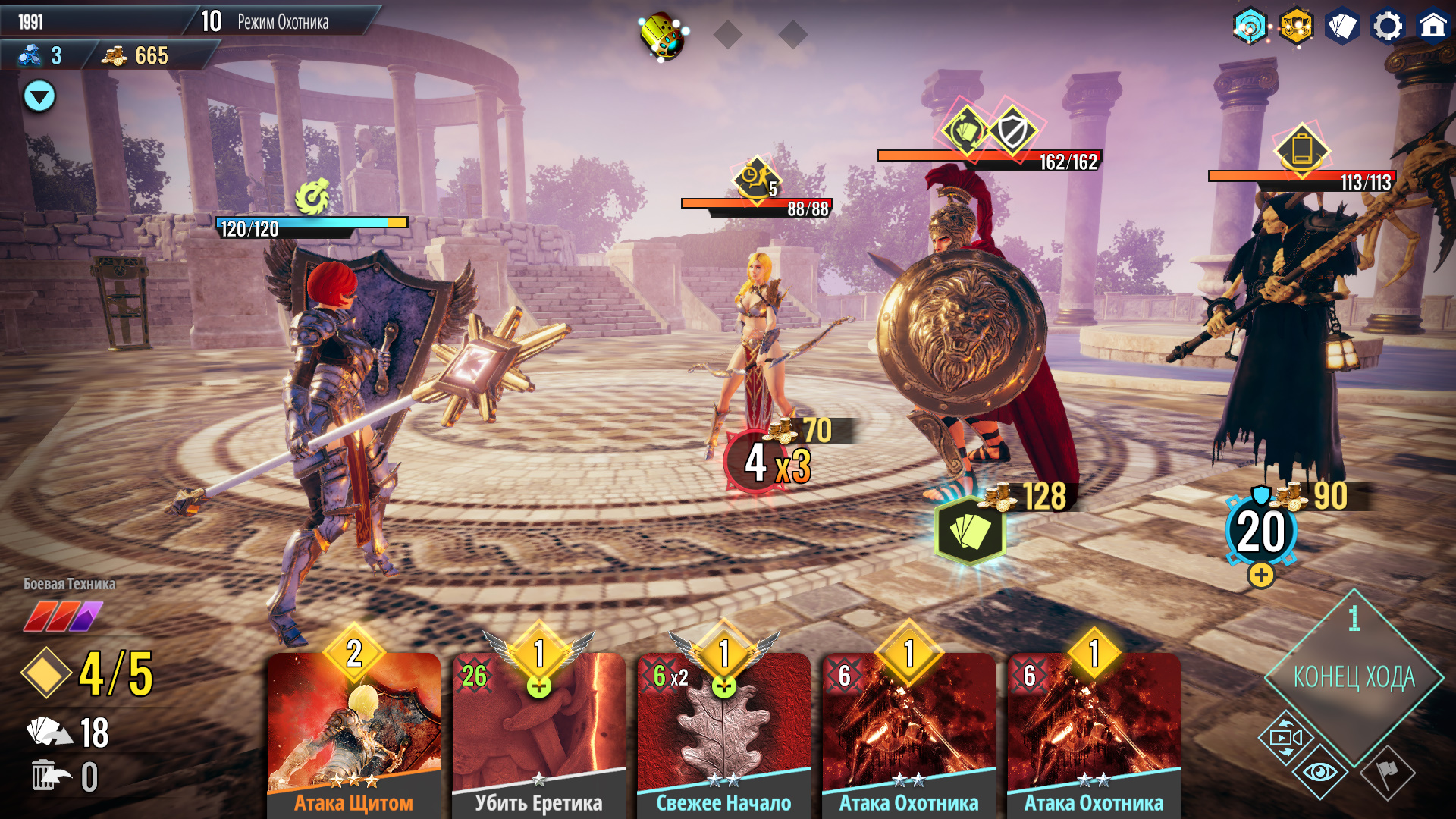
Task: Click the КОНЕЦ ХОДА end turn button
Action: (1354, 676)
